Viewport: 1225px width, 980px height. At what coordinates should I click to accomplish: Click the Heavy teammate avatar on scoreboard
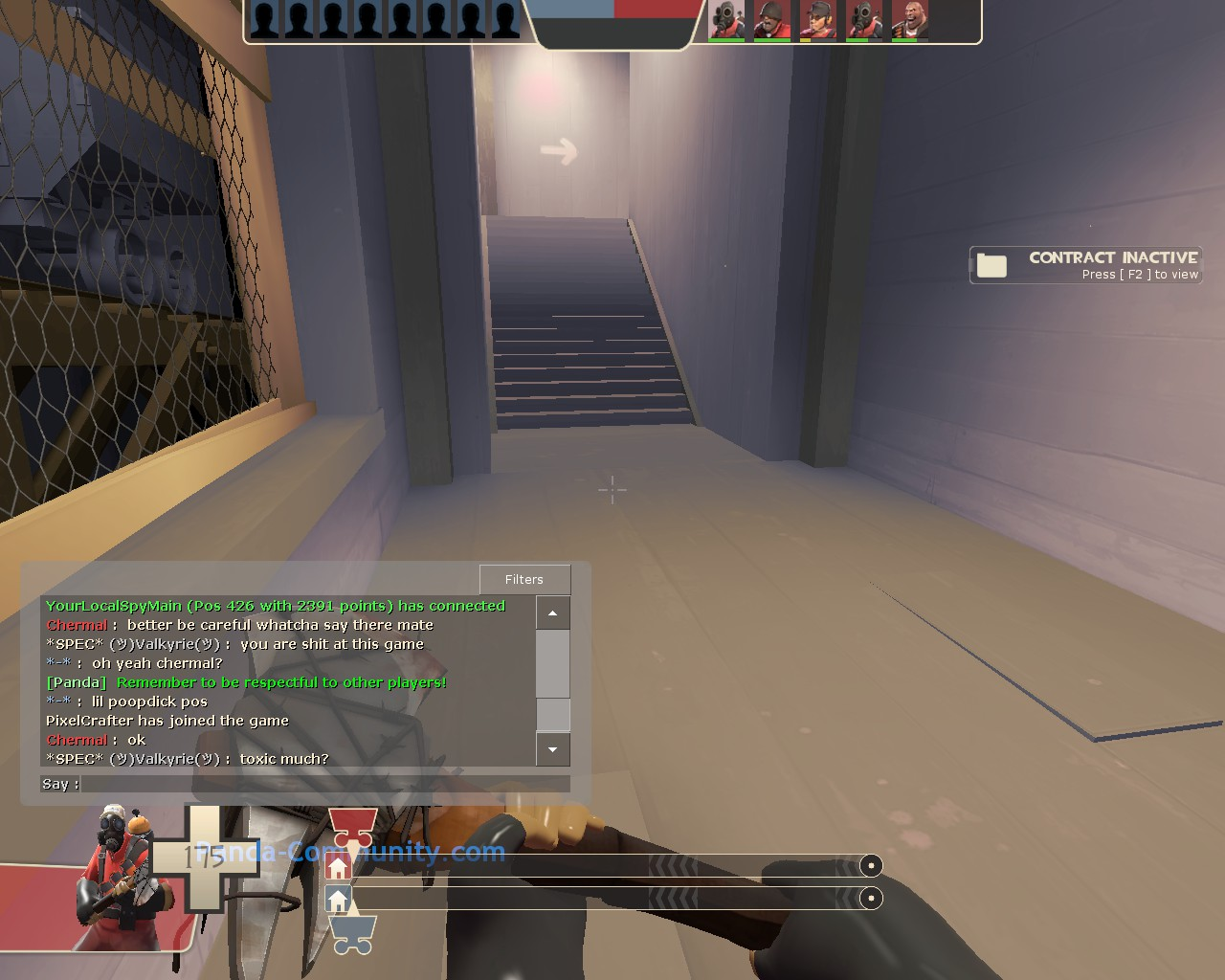tap(910, 21)
